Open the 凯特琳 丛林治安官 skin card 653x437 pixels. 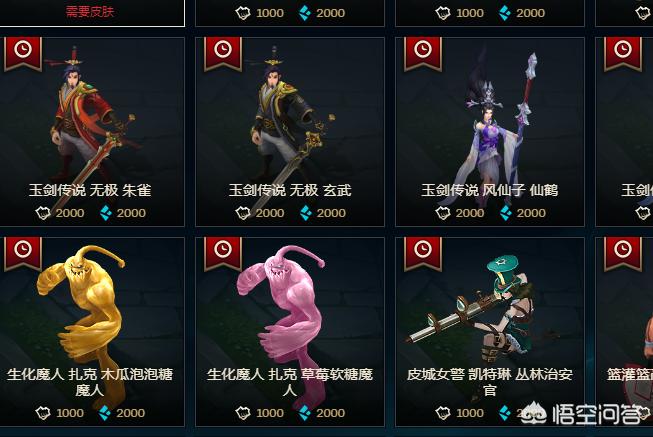click(490, 330)
